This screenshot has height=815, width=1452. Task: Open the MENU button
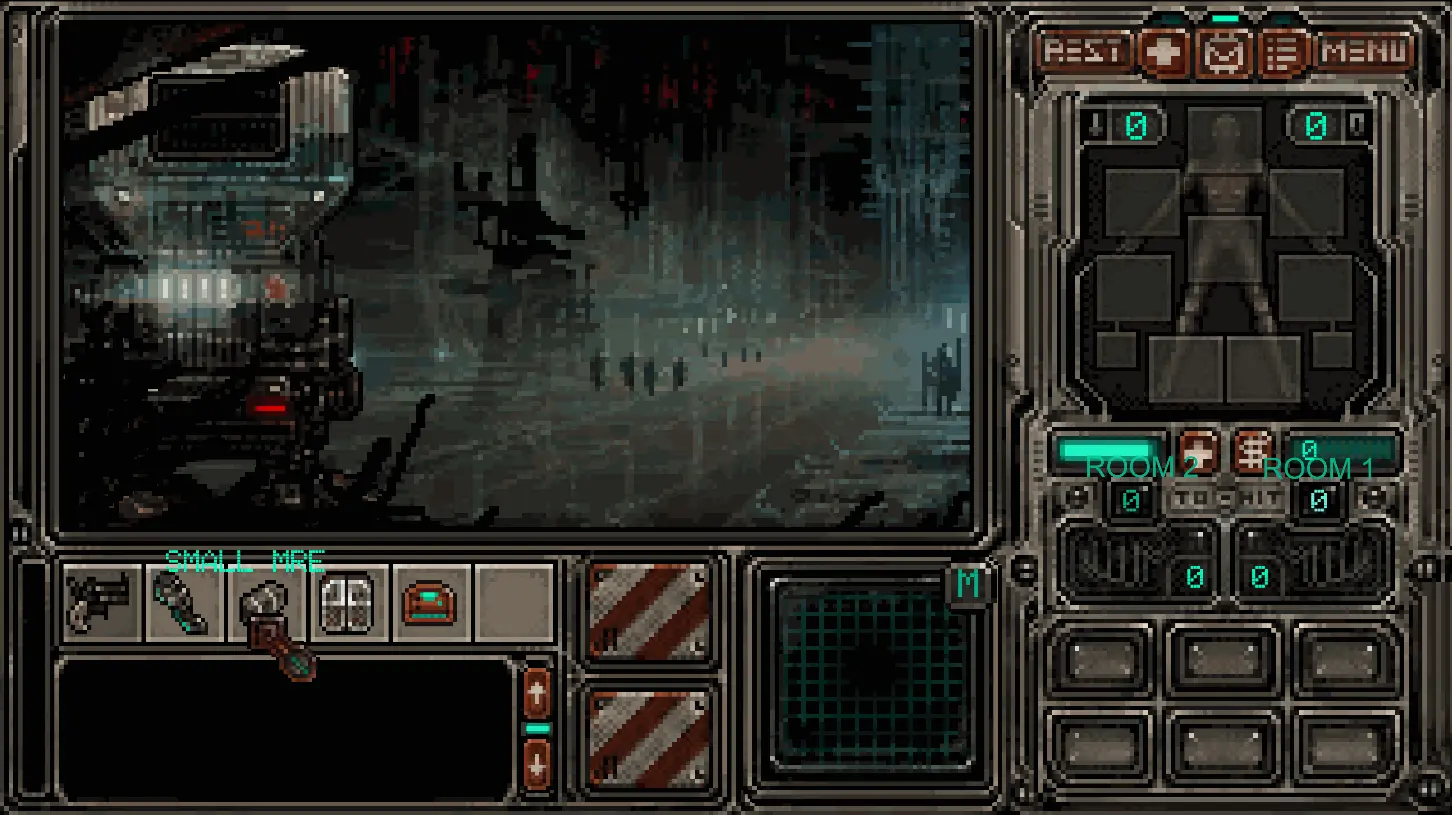(1364, 51)
